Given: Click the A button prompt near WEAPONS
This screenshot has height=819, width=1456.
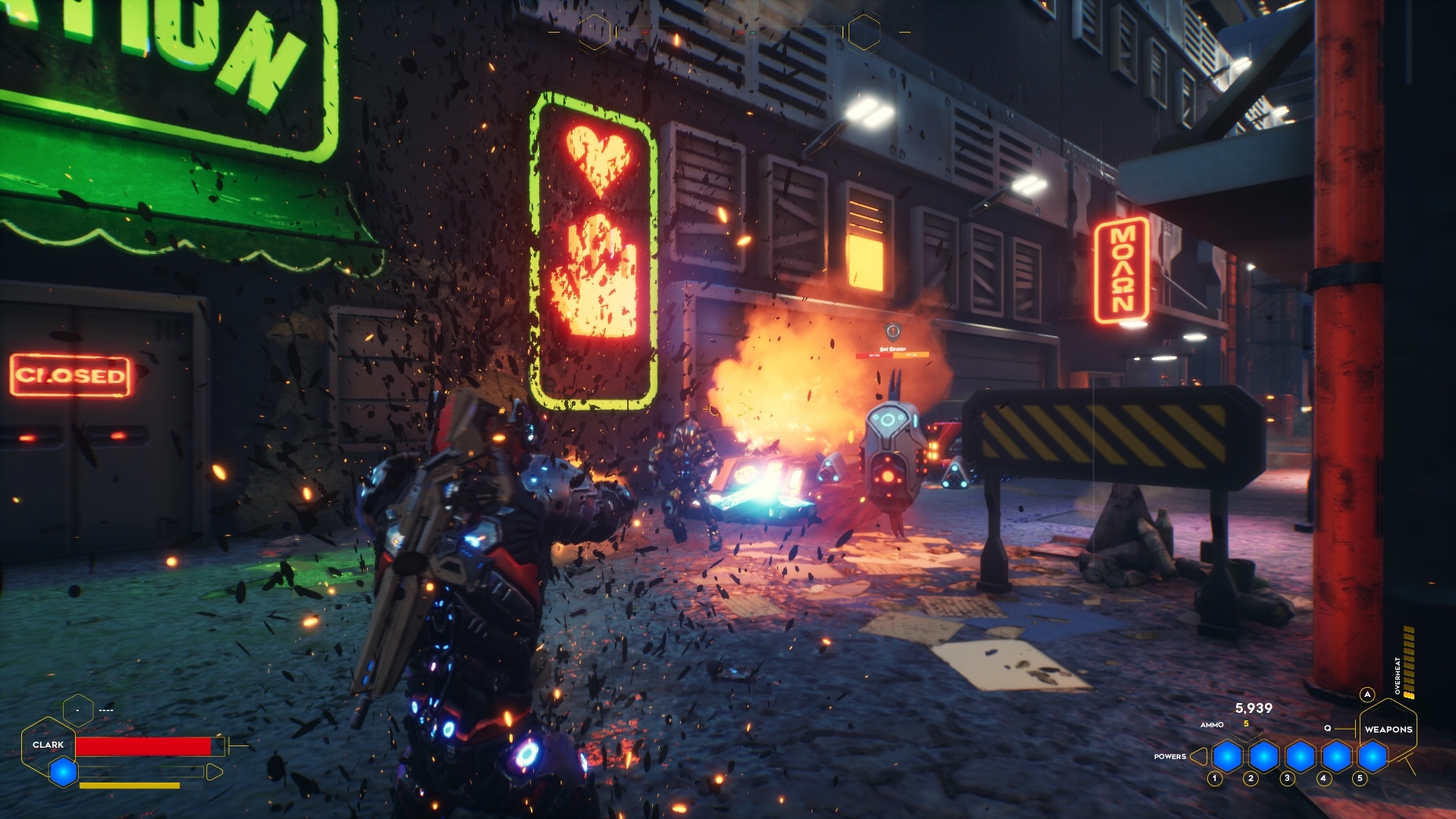Looking at the screenshot, I should 1367,694.
